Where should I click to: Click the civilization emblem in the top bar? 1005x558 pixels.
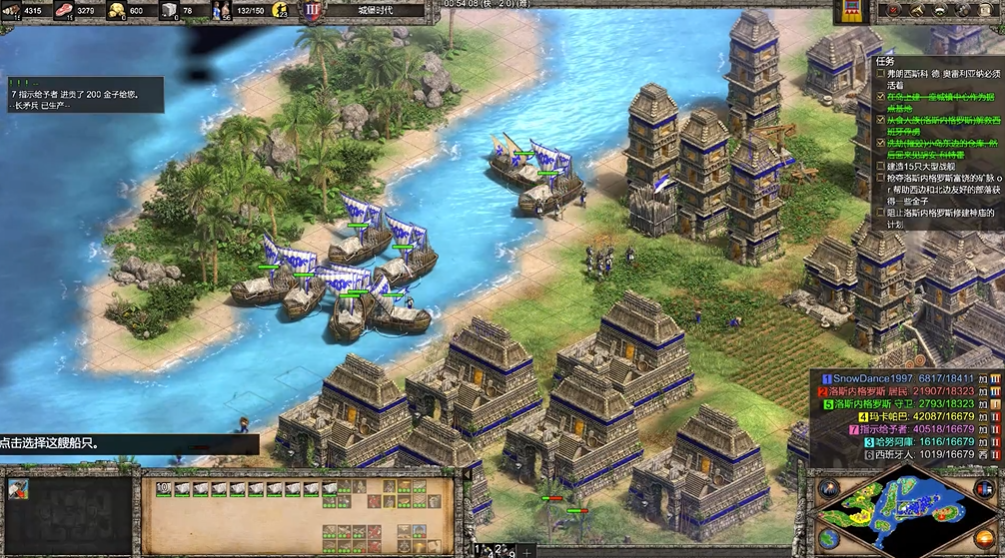[851, 11]
